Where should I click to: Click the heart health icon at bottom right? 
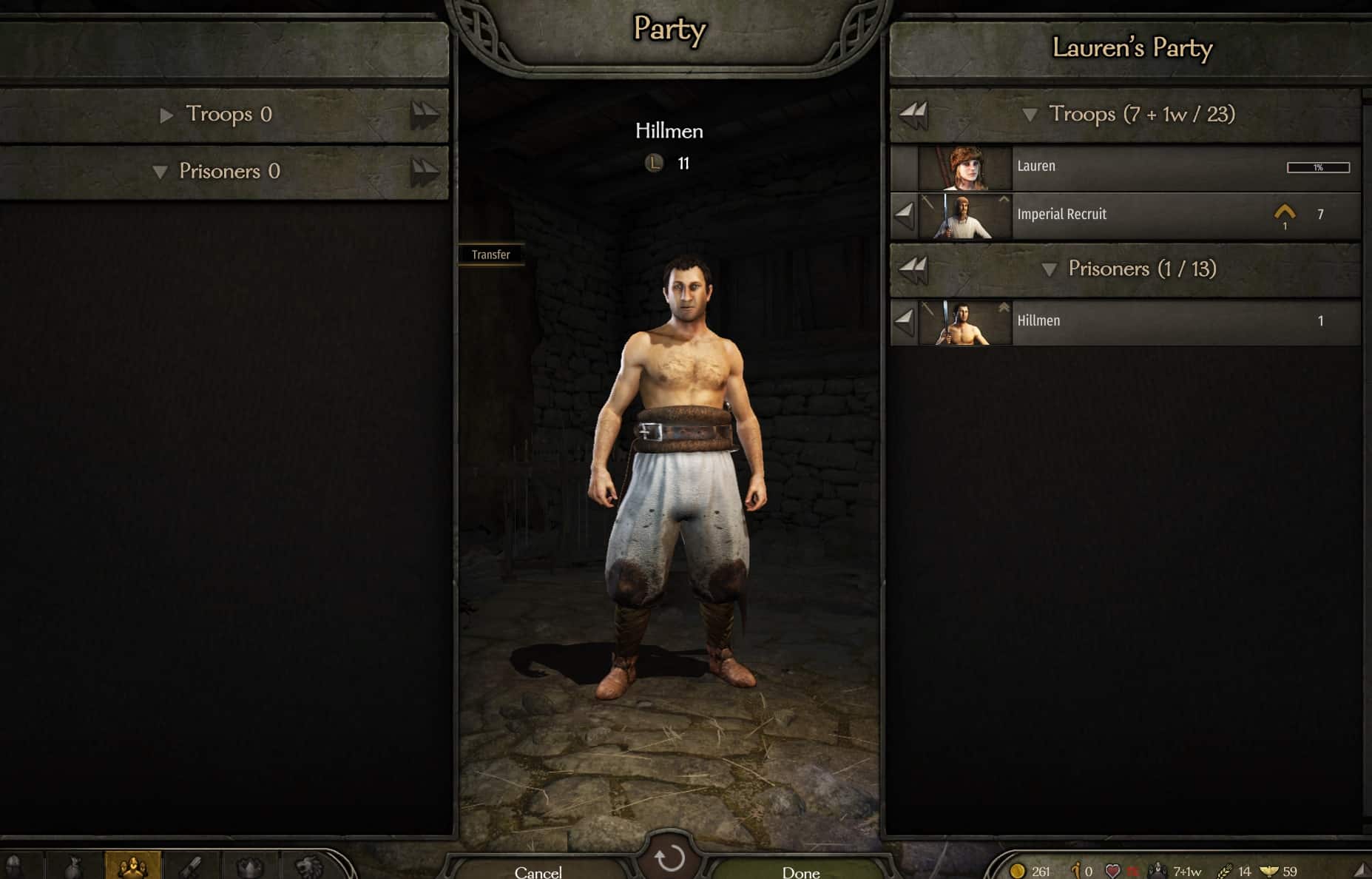[x=1113, y=870]
